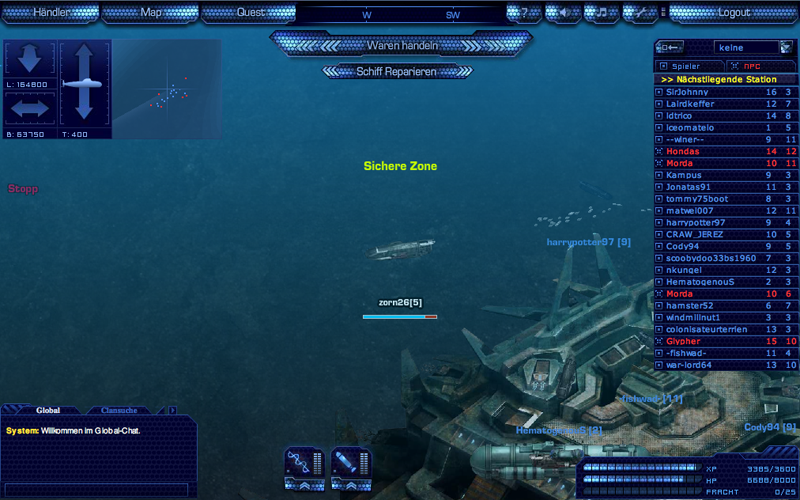The height and width of the screenshot is (500, 800).
Task: Click the Logout button
Action: point(734,13)
